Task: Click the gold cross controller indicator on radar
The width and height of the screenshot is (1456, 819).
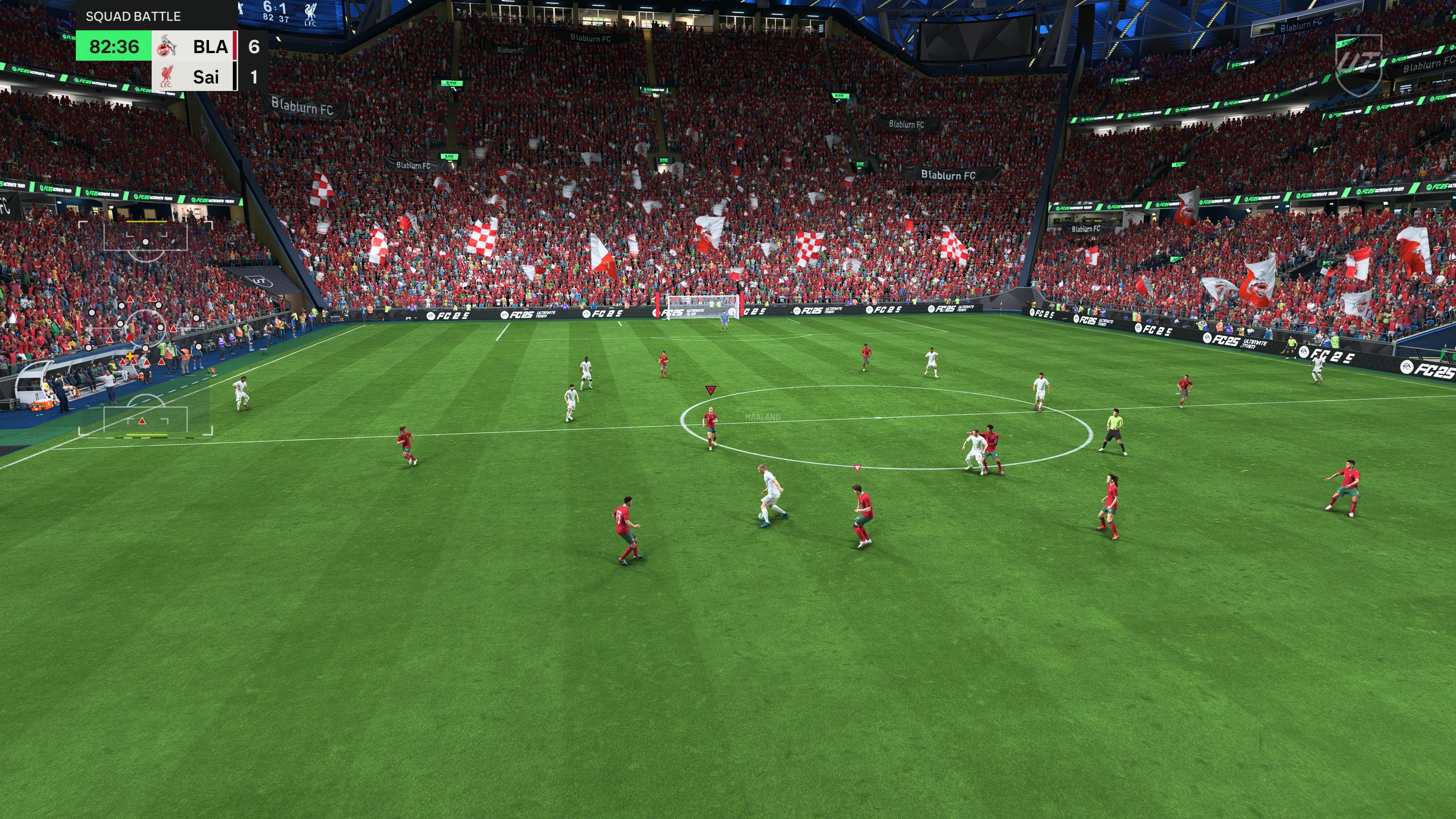Action: pyautogui.click(x=129, y=357)
